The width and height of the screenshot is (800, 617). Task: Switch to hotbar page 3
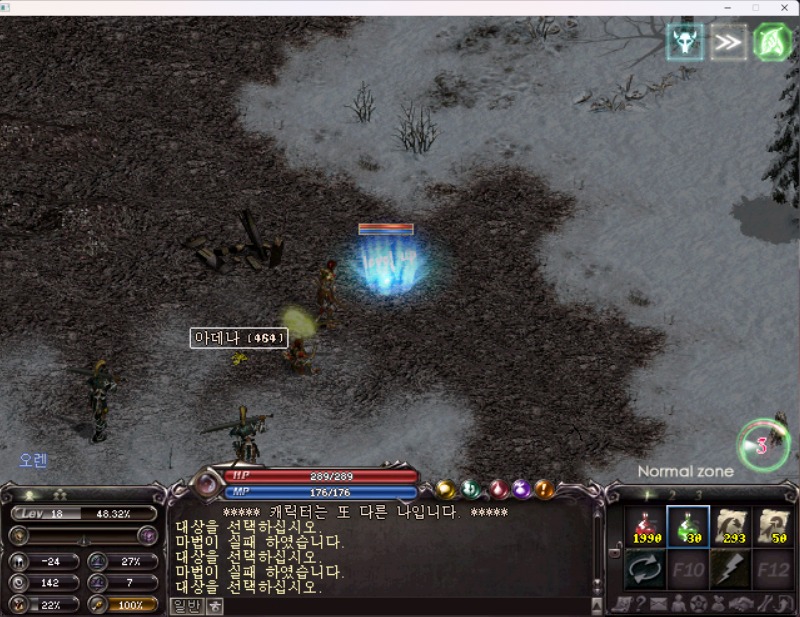pyautogui.click(x=698, y=494)
